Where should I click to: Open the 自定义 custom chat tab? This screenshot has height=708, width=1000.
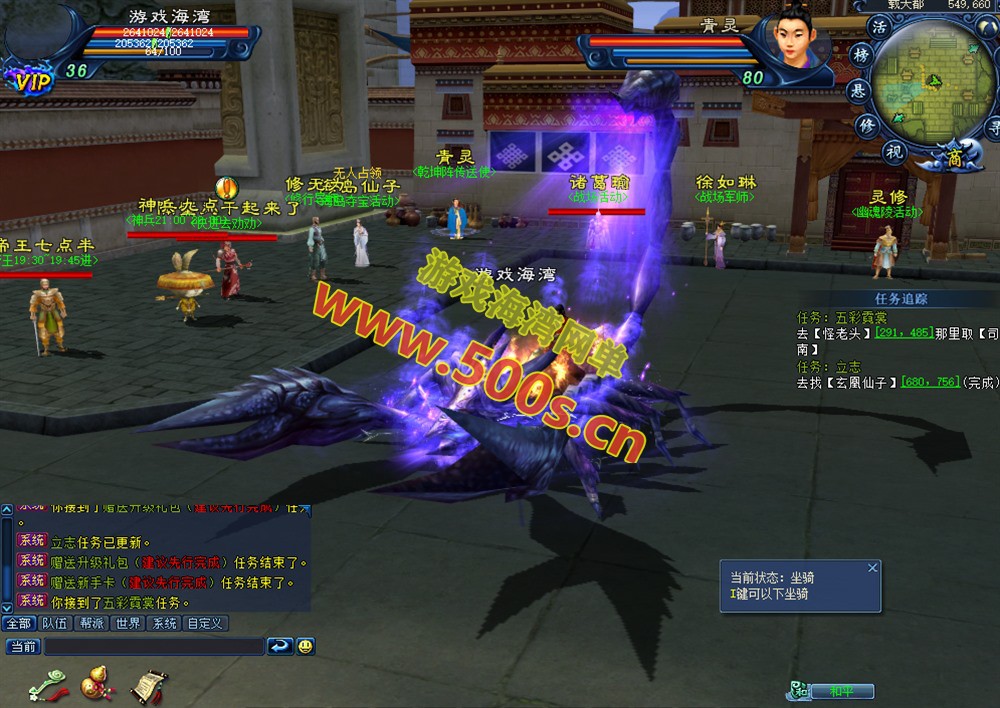tap(205, 623)
